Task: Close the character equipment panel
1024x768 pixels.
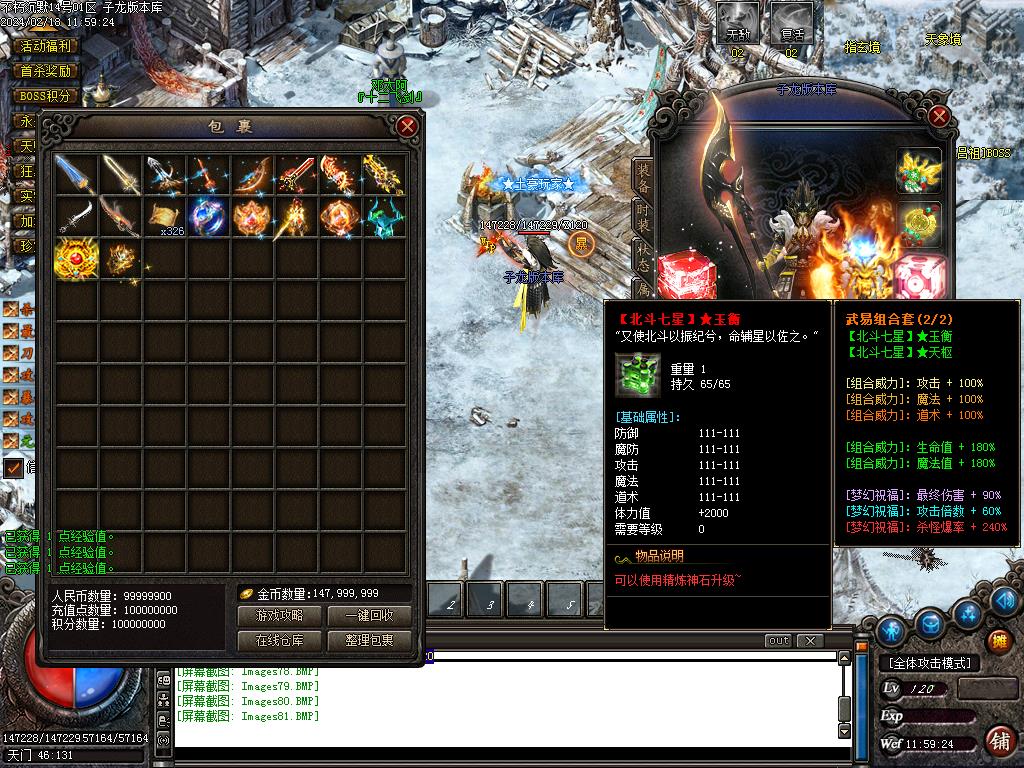Action: (939, 116)
